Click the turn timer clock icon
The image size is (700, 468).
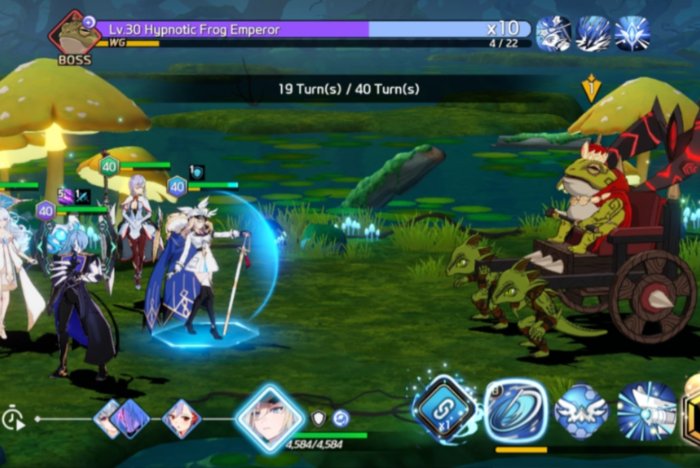[x=14, y=419]
